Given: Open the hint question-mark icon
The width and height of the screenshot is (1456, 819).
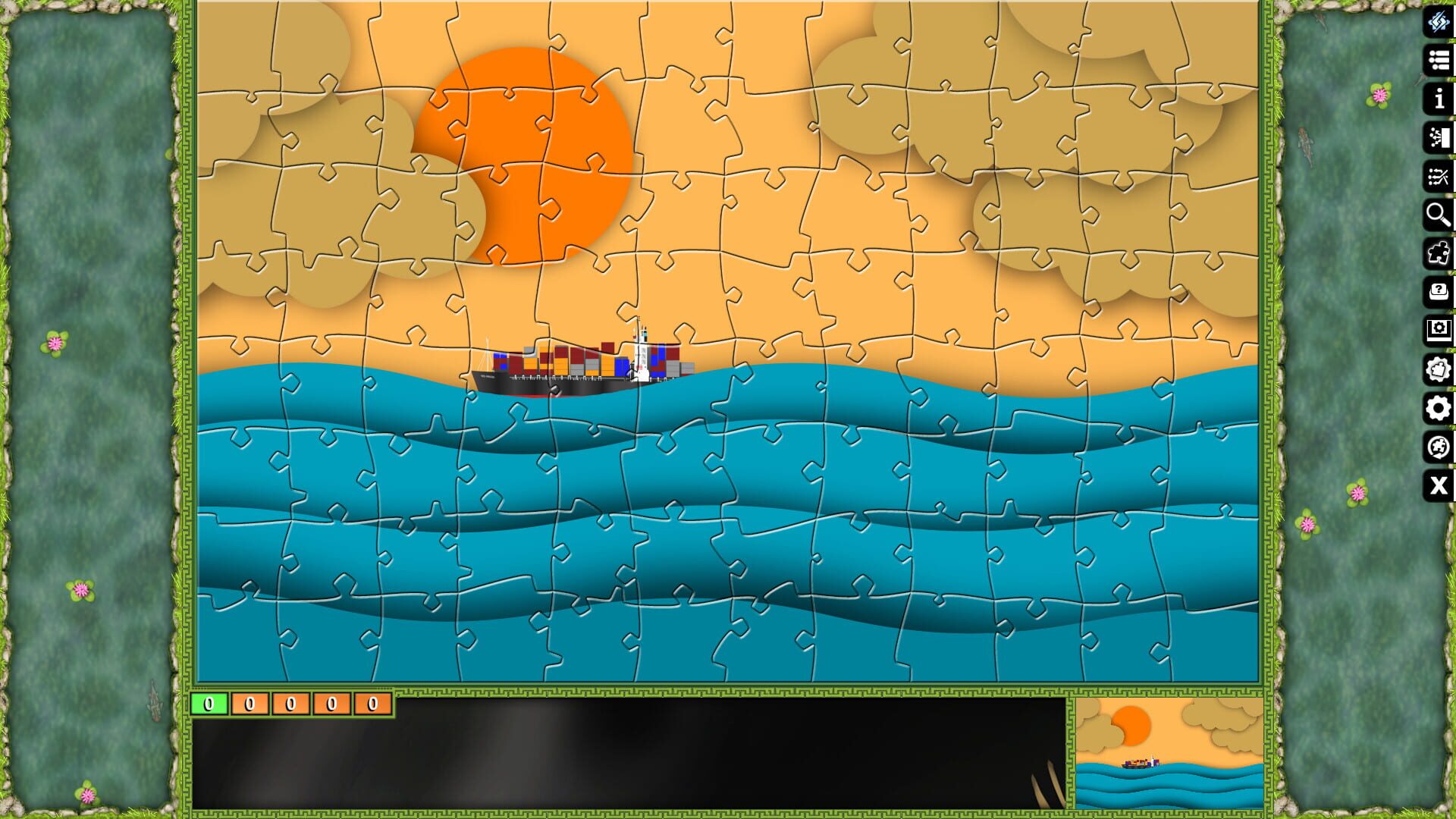Looking at the screenshot, I should [1438, 291].
